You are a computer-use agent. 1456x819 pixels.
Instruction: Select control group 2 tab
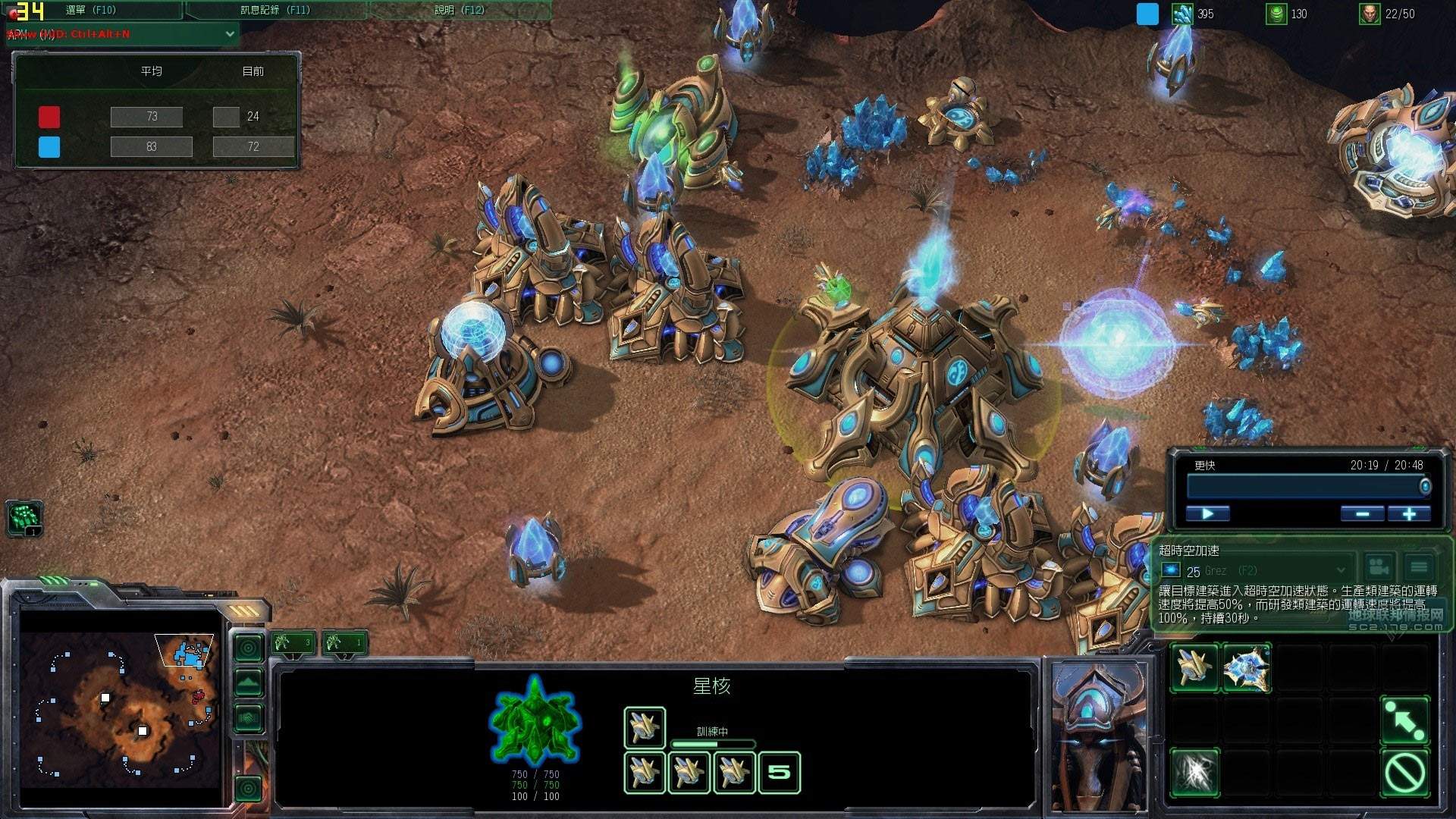pos(345,644)
